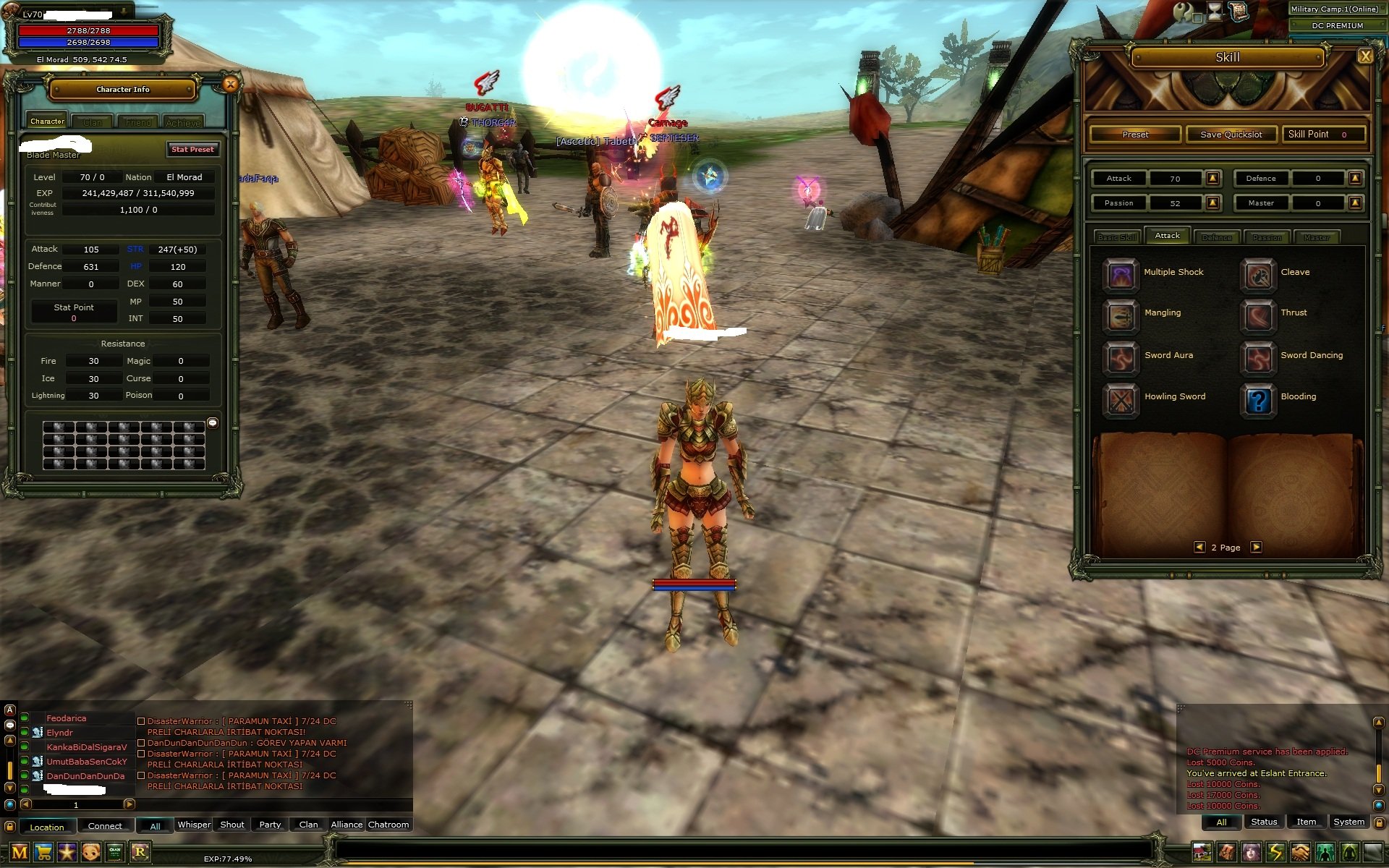The height and width of the screenshot is (868, 1389).
Task: Go to the next skill page
Action: pos(1257,548)
